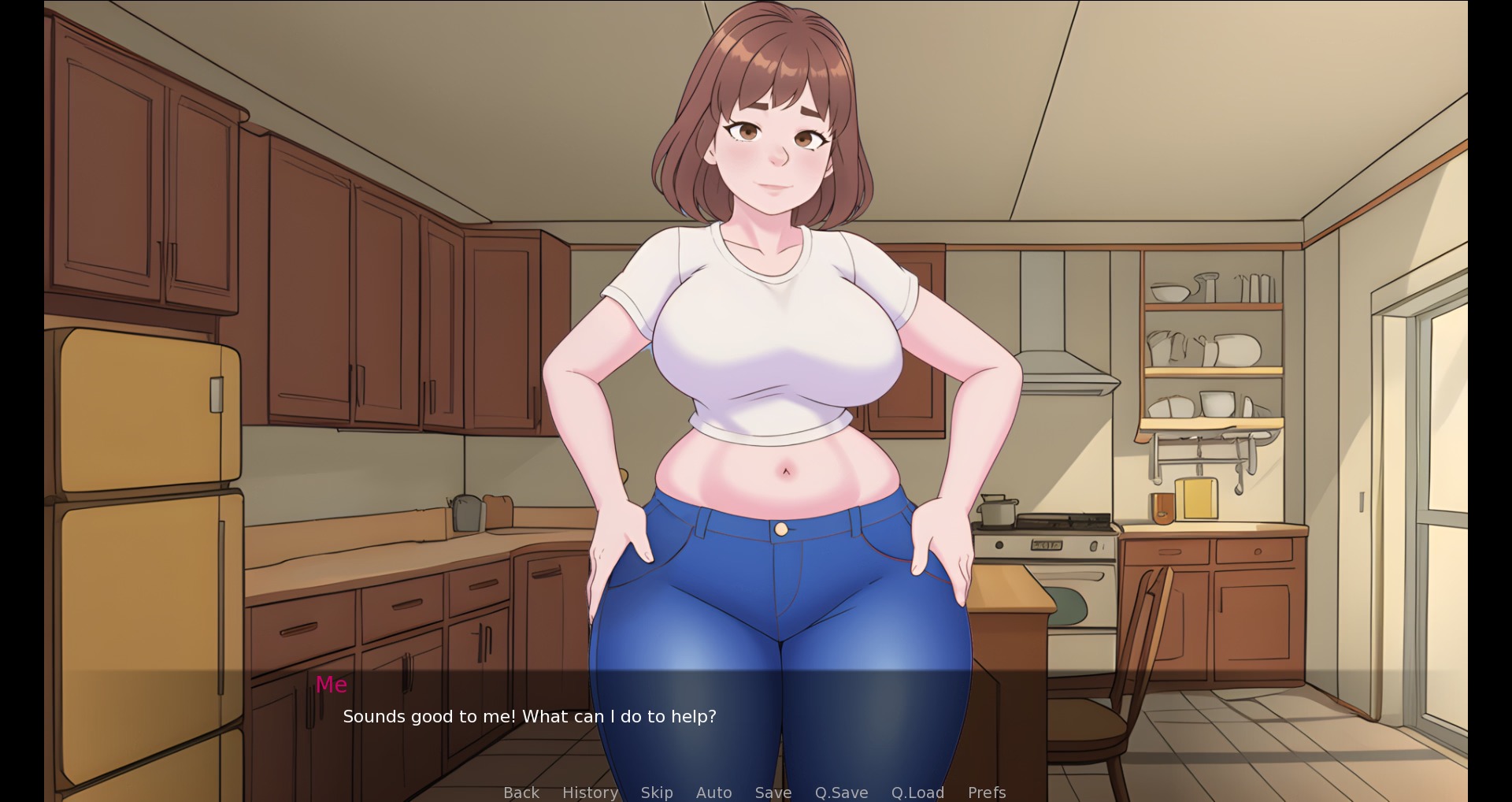
Task: Open the Save game menu
Action: (773, 792)
